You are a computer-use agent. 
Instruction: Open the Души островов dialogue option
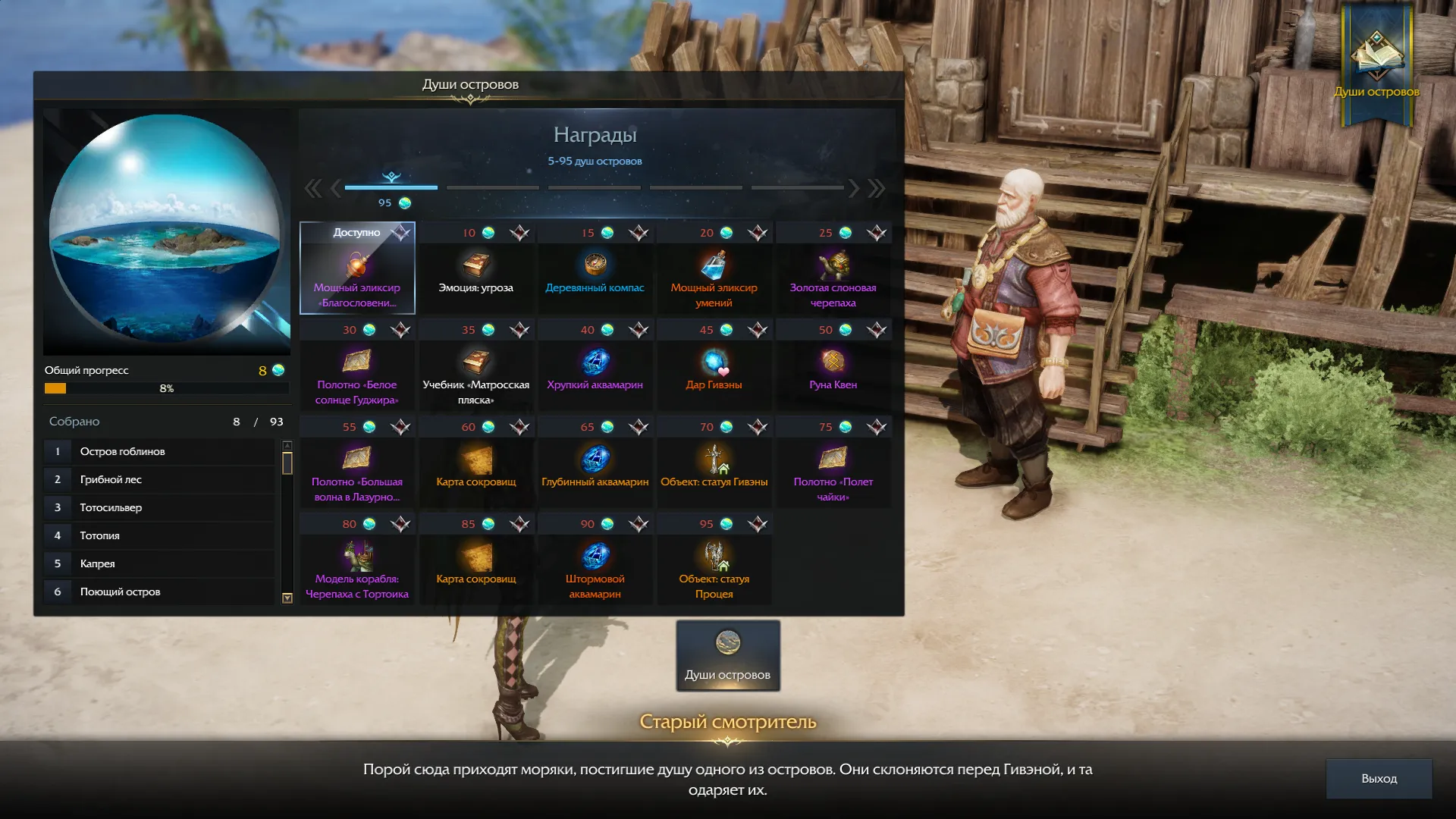coord(727,656)
